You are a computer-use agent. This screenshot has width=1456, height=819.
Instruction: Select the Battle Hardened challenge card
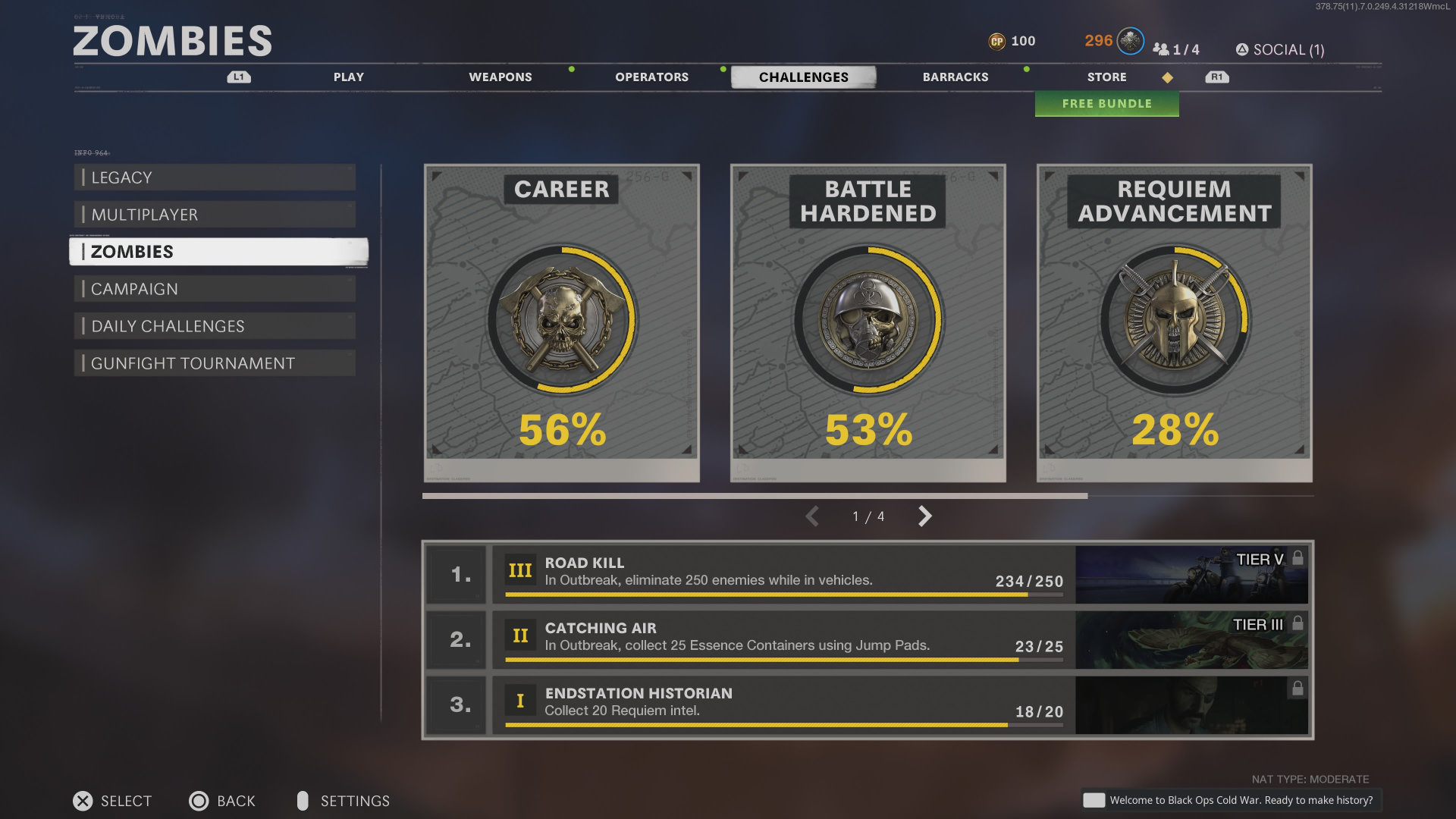pos(868,322)
